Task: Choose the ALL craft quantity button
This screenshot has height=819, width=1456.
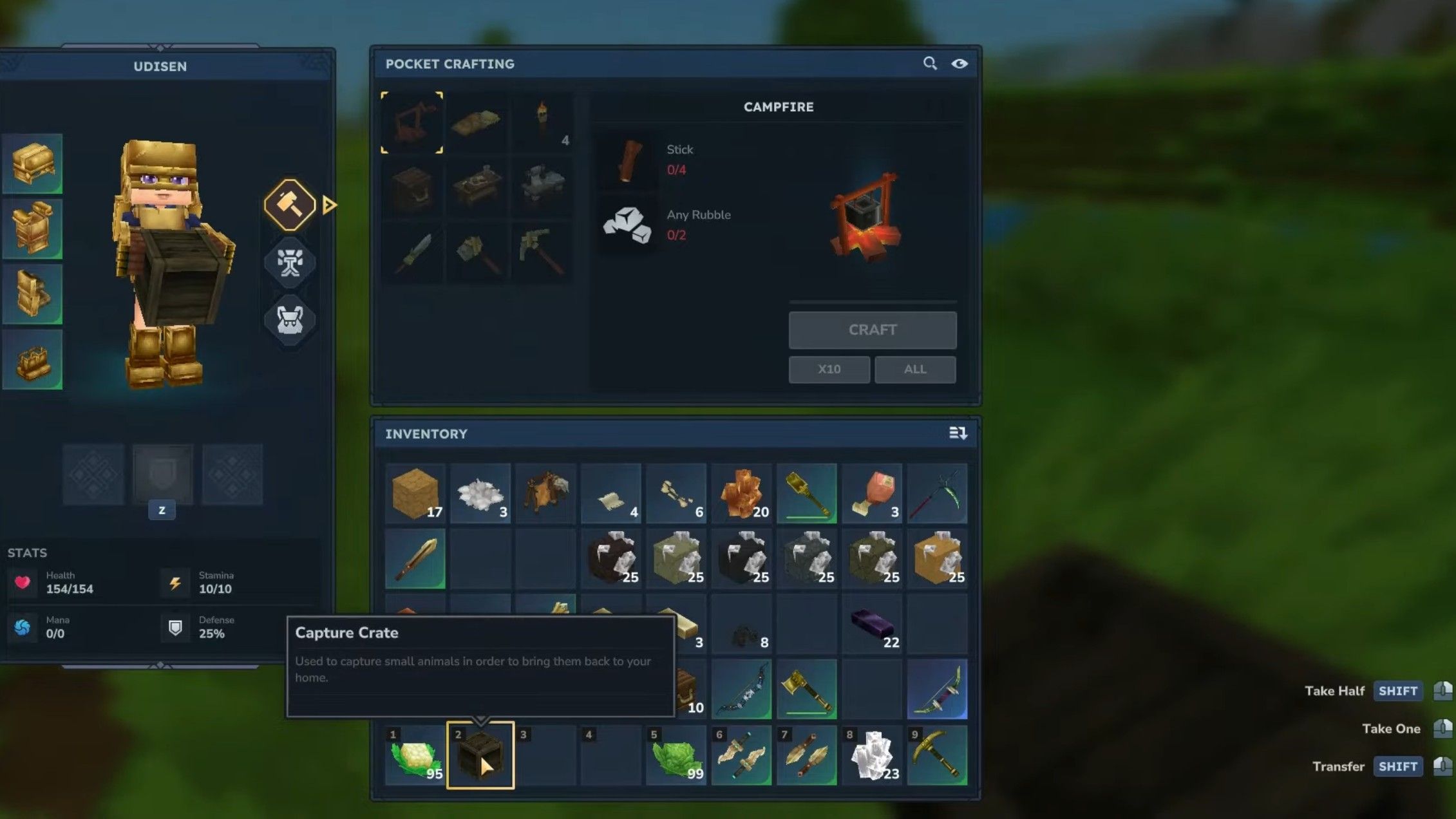Action: click(914, 370)
